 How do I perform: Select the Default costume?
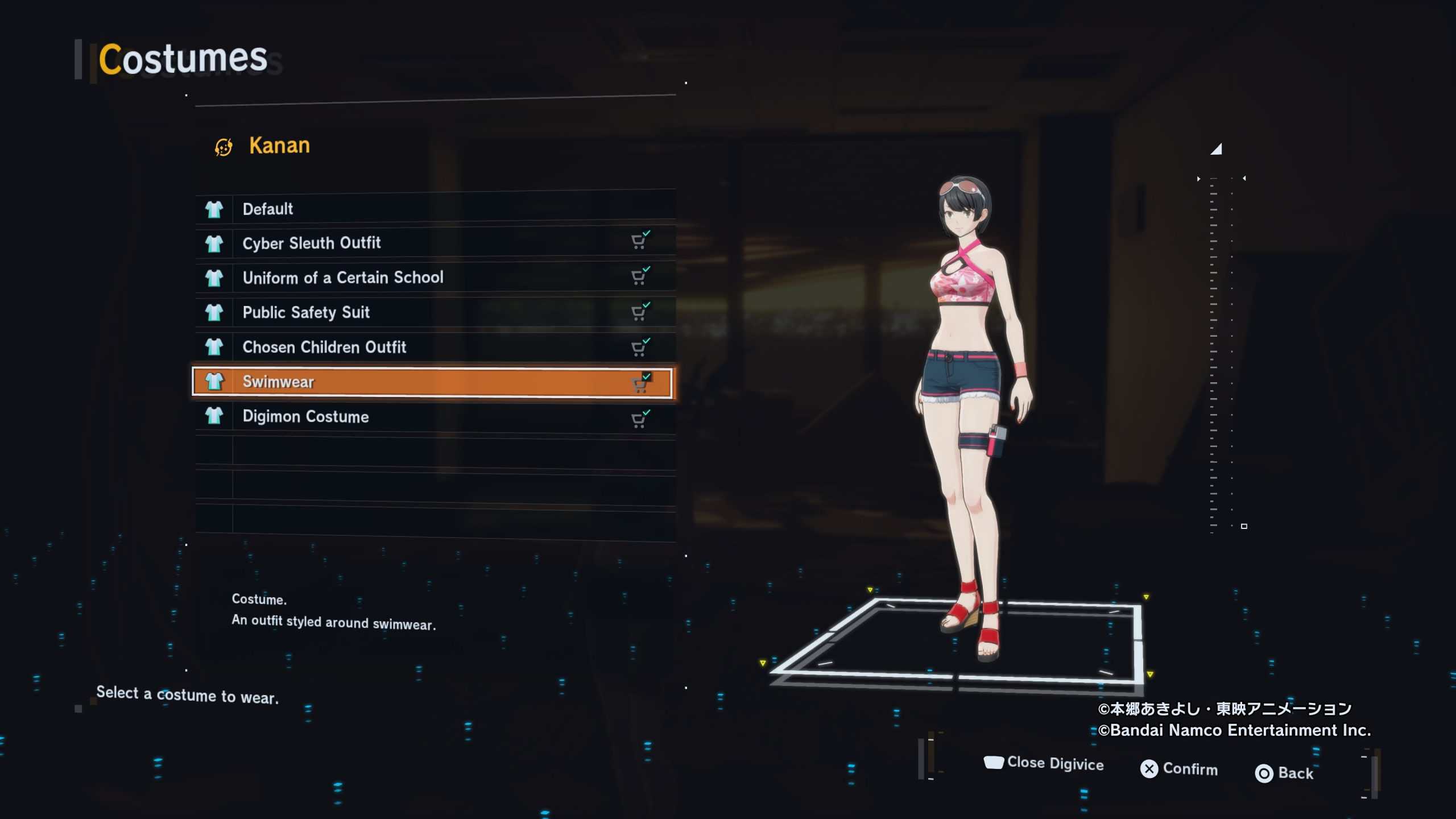435,209
